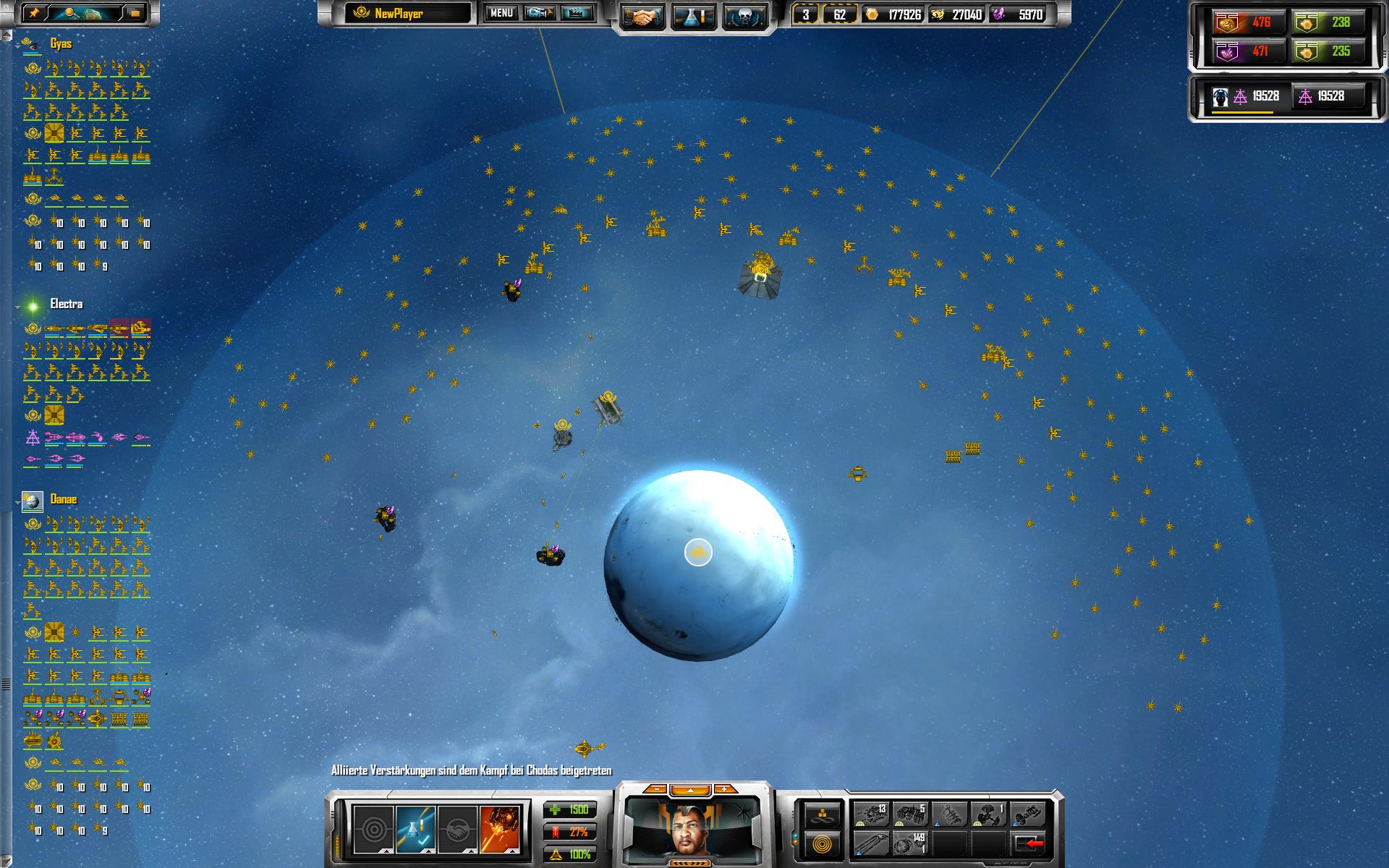
Task: Click the stacked cubes infinity button
Action: coord(823,814)
